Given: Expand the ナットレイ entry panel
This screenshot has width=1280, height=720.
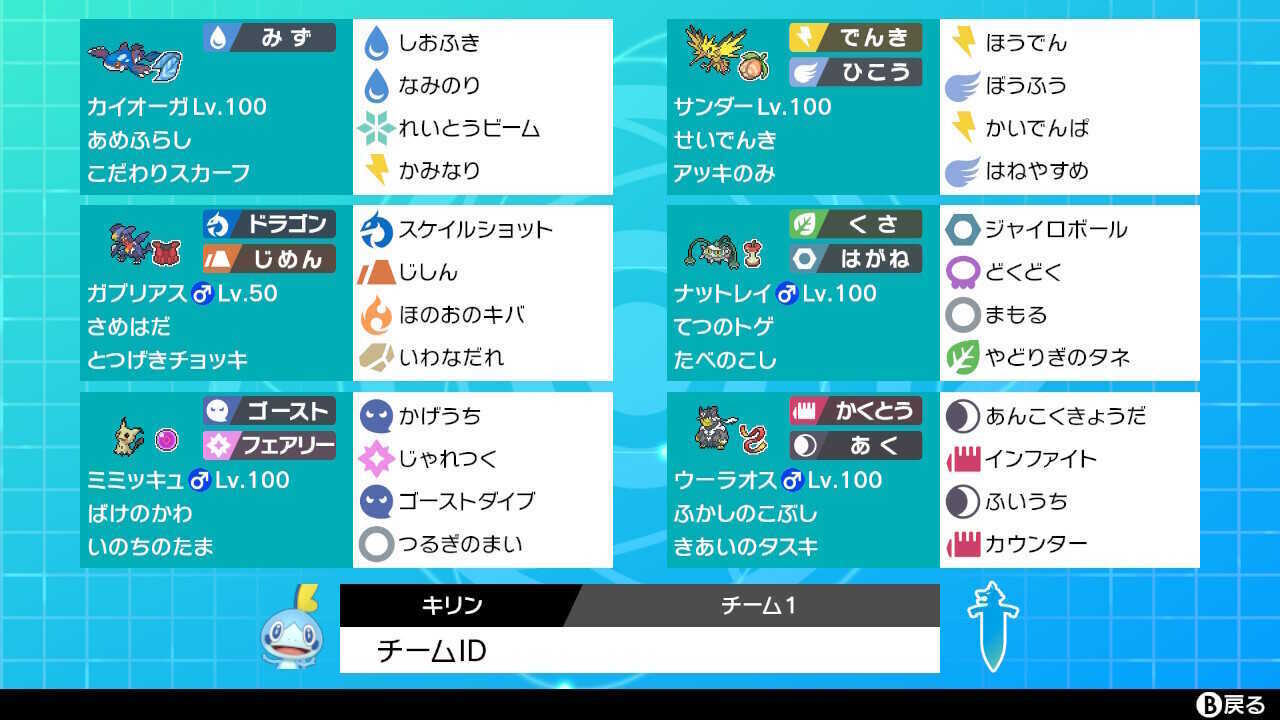Looking at the screenshot, I should 800,292.
